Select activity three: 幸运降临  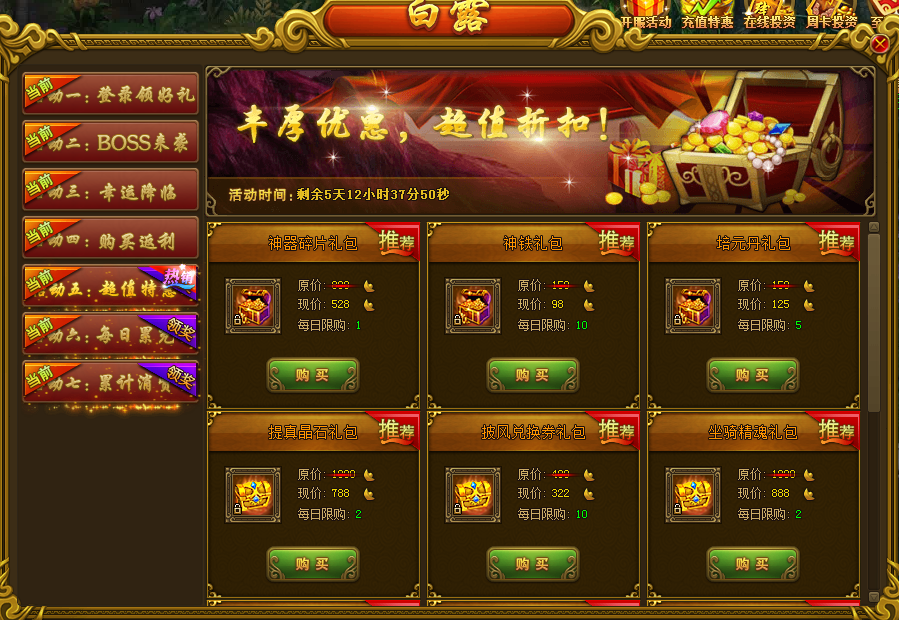(111, 190)
